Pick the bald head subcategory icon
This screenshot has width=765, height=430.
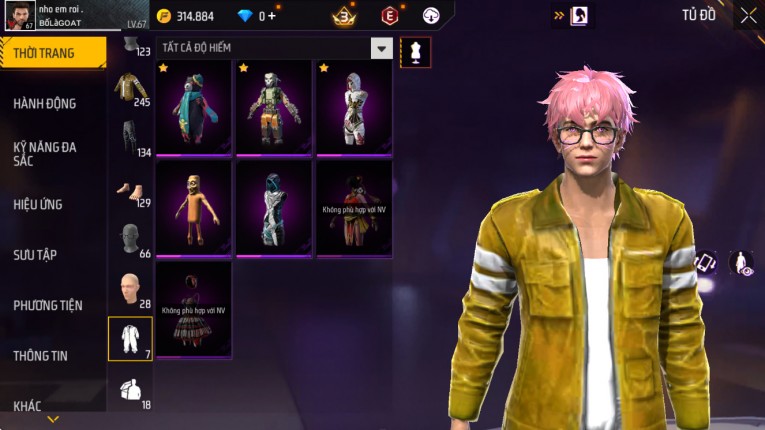click(130, 290)
